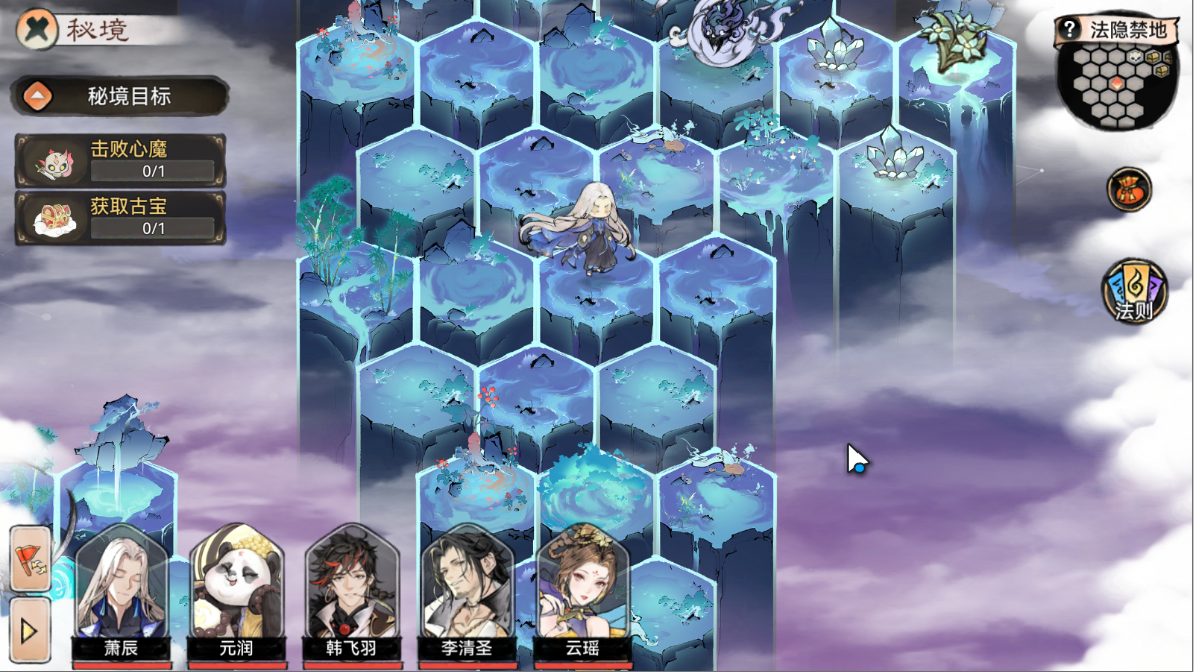Collapse the 秘境目标 objectives panel

pos(38,97)
